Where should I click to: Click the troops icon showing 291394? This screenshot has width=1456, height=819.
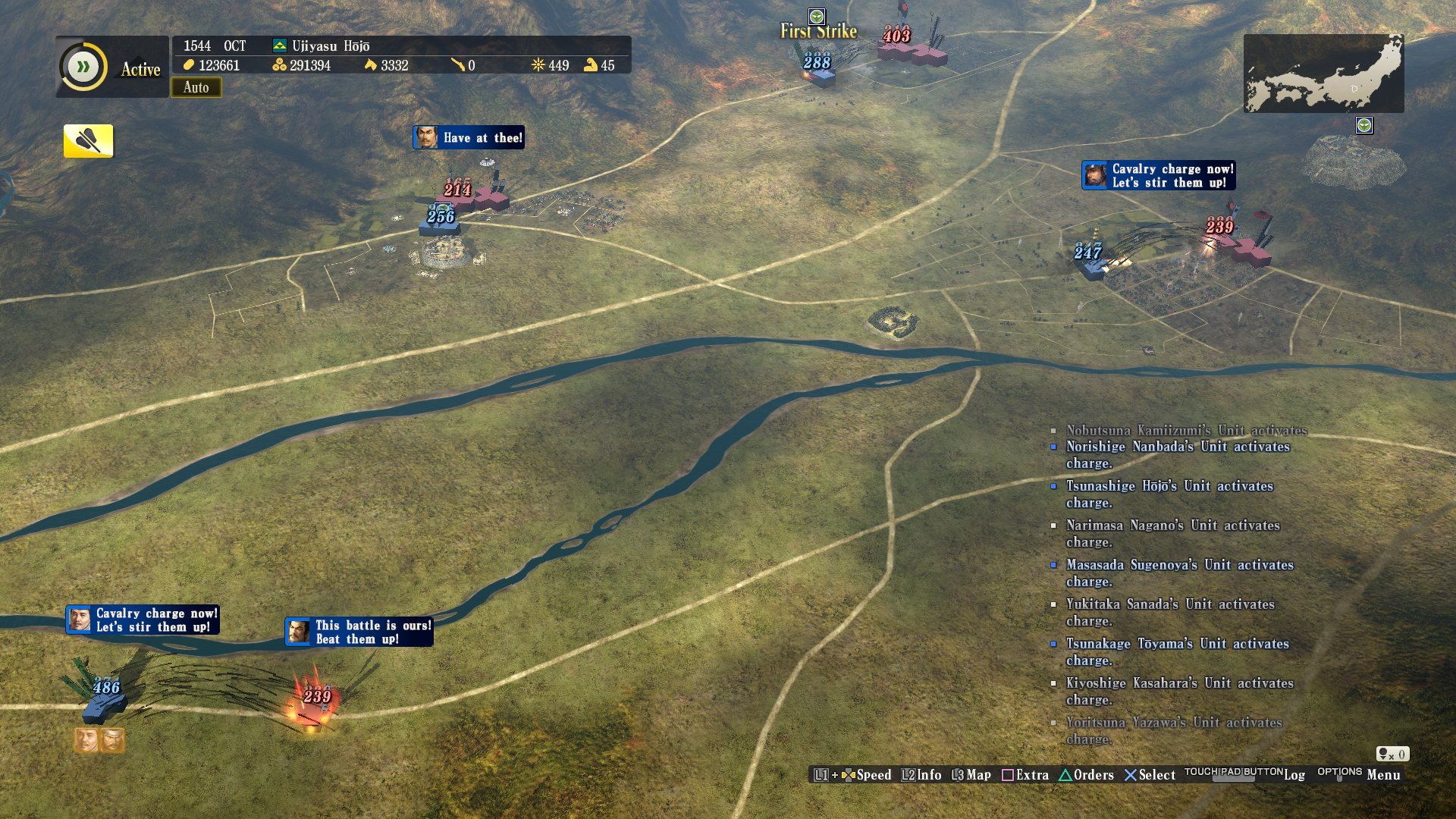point(279,66)
